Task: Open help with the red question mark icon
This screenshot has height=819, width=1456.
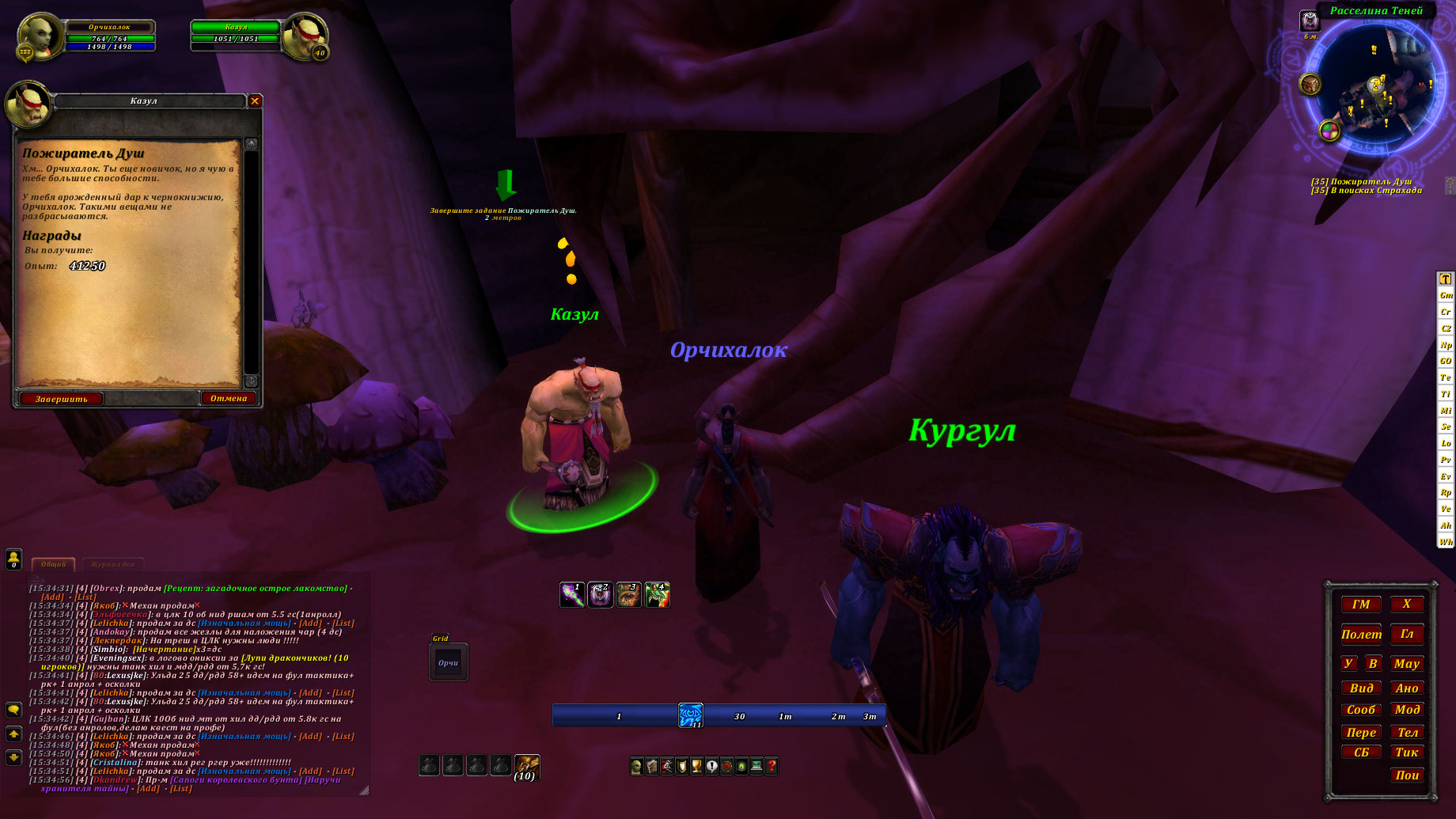Action: pyautogui.click(x=772, y=766)
